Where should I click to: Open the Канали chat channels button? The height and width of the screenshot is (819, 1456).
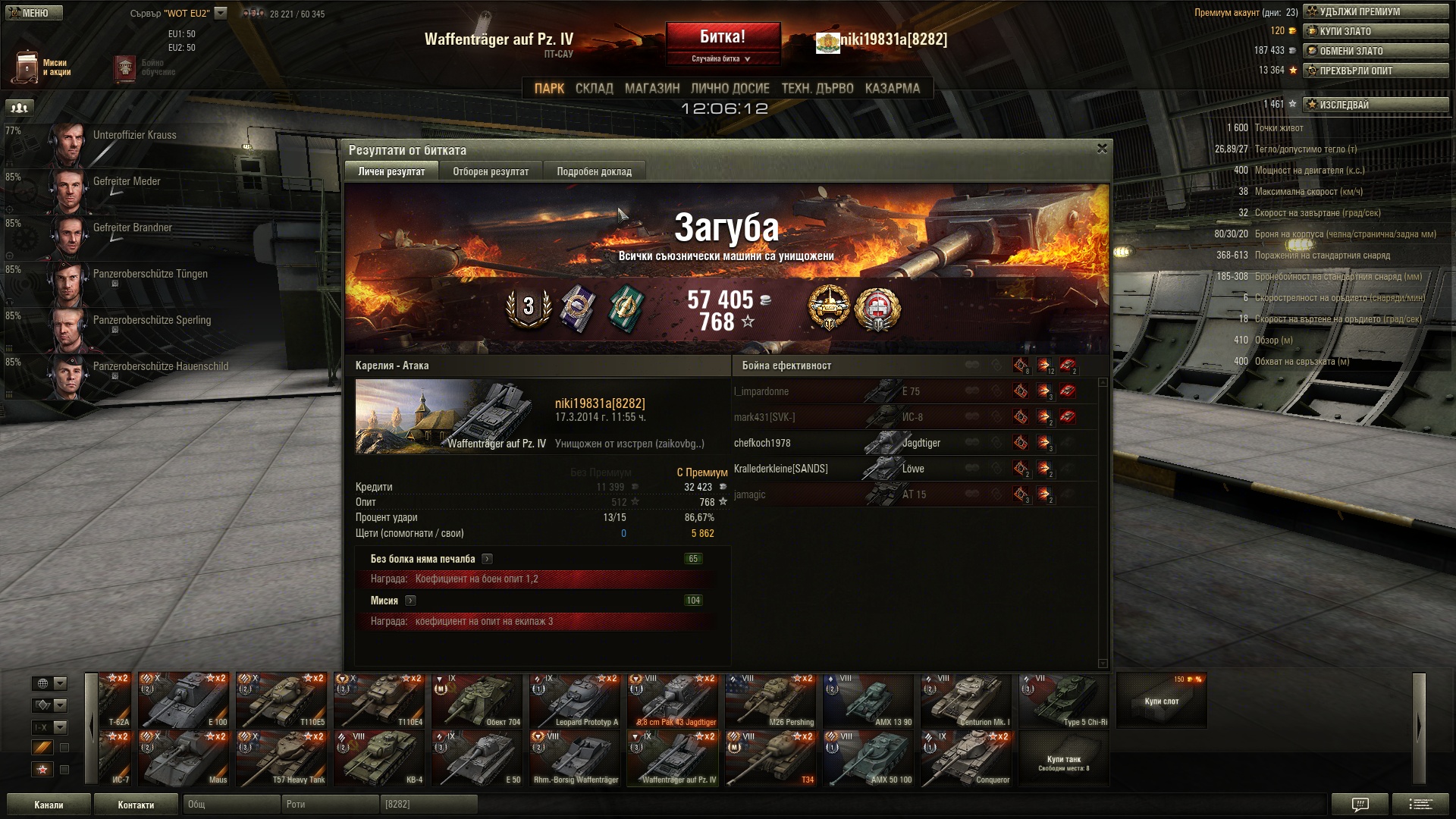(49, 805)
